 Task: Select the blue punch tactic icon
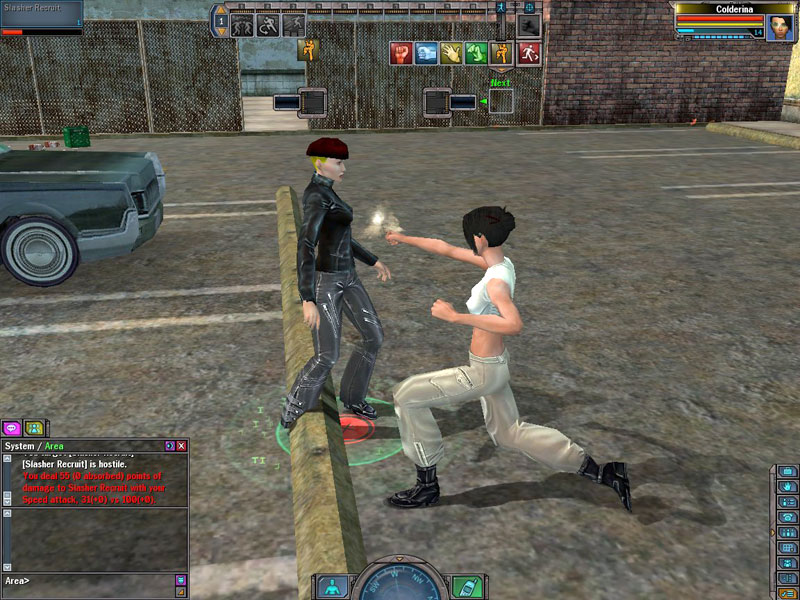click(427, 53)
